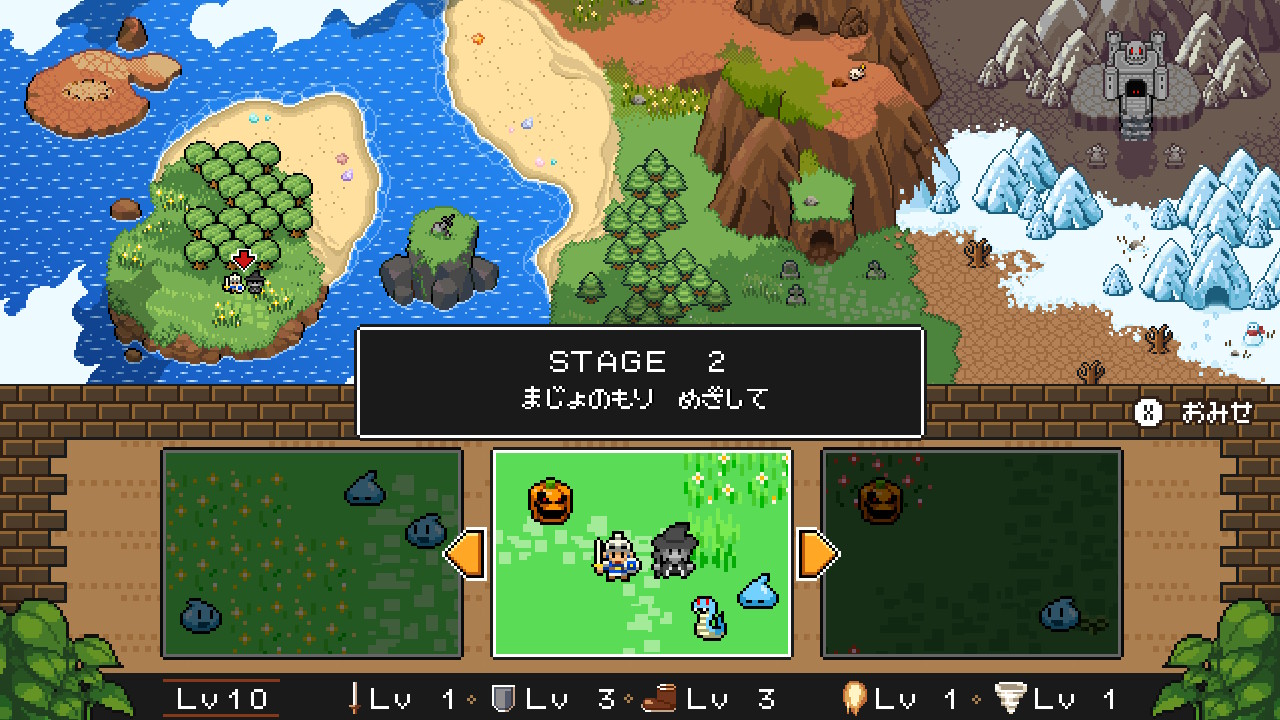Click the blue slime in the center stage
This screenshot has width=1280, height=720.
click(x=756, y=595)
